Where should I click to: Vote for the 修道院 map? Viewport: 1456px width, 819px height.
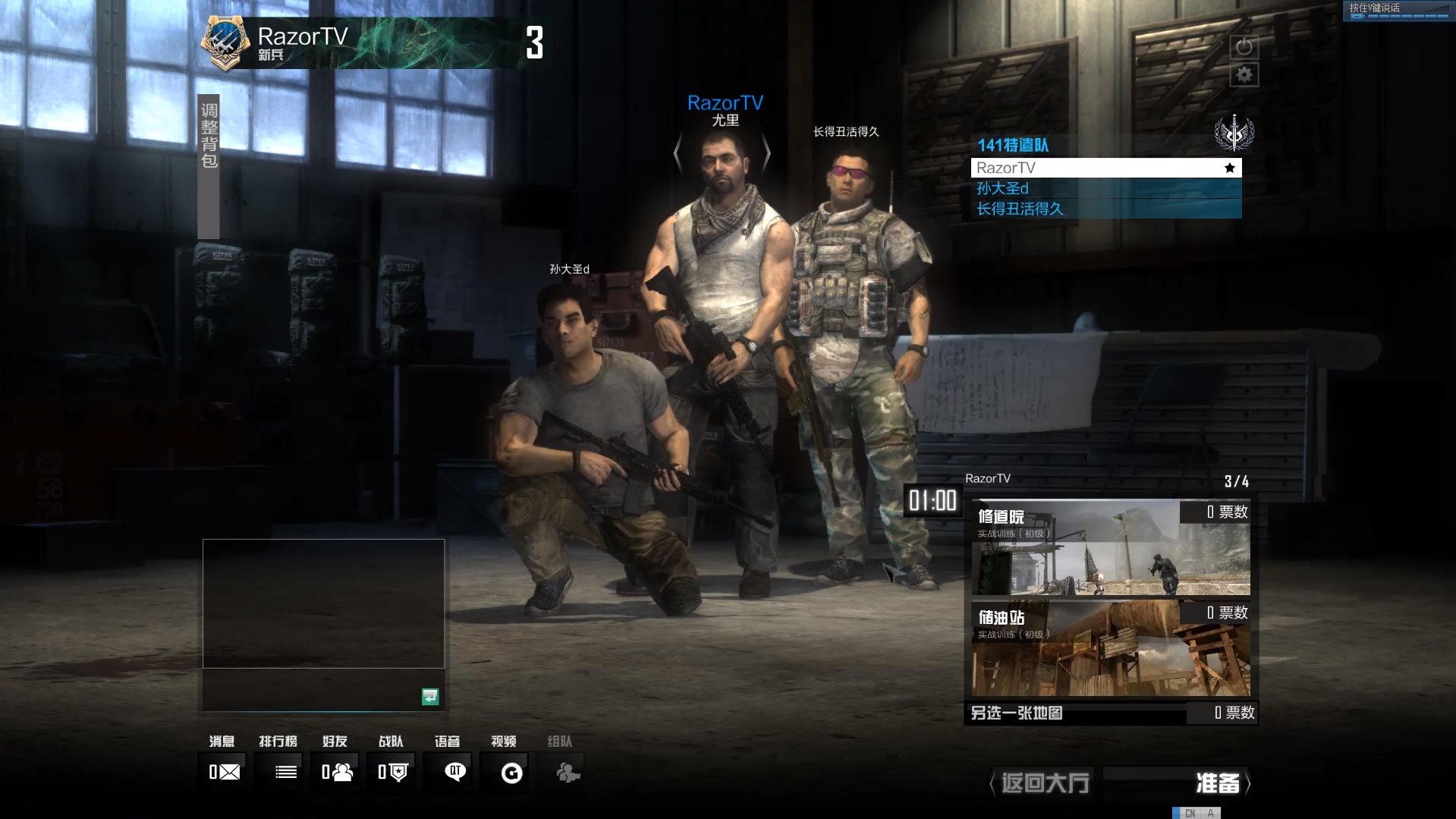[1111, 547]
